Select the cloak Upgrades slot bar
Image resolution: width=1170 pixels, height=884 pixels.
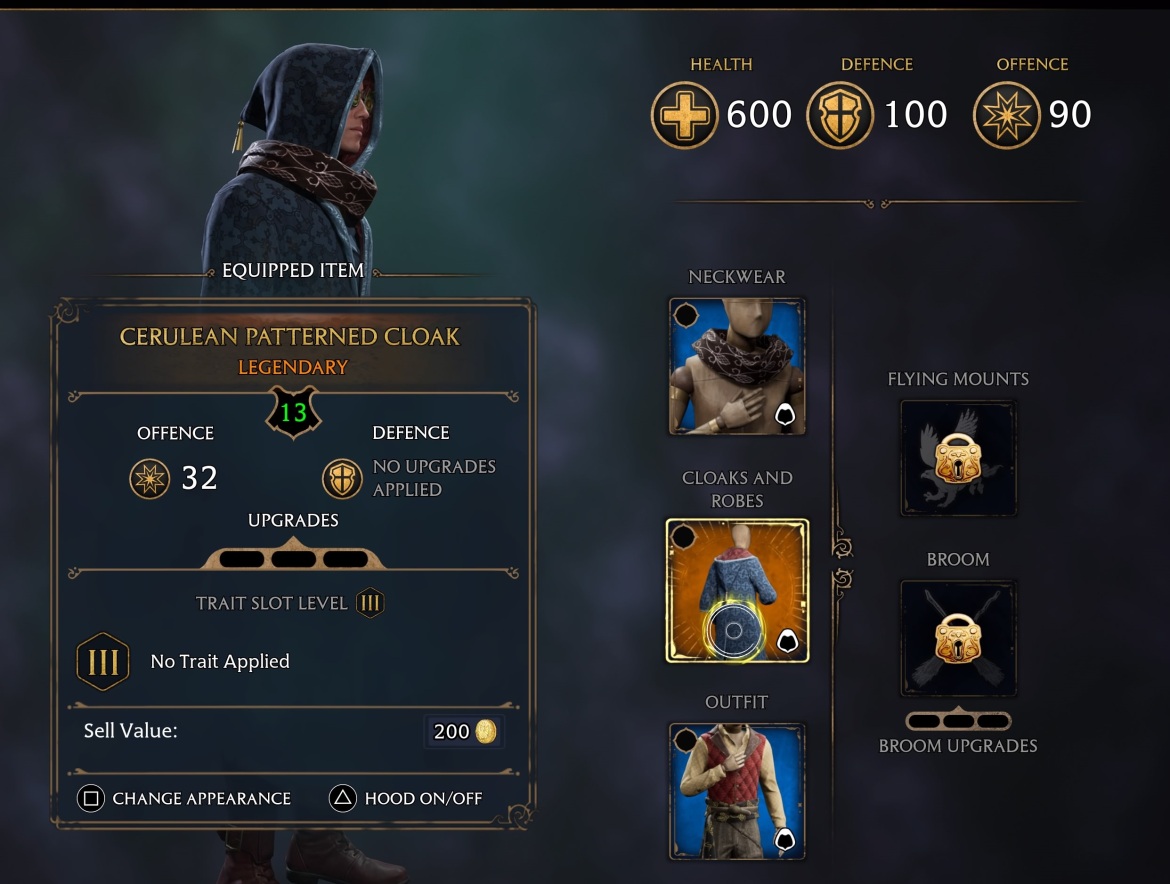(x=293, y=558)
